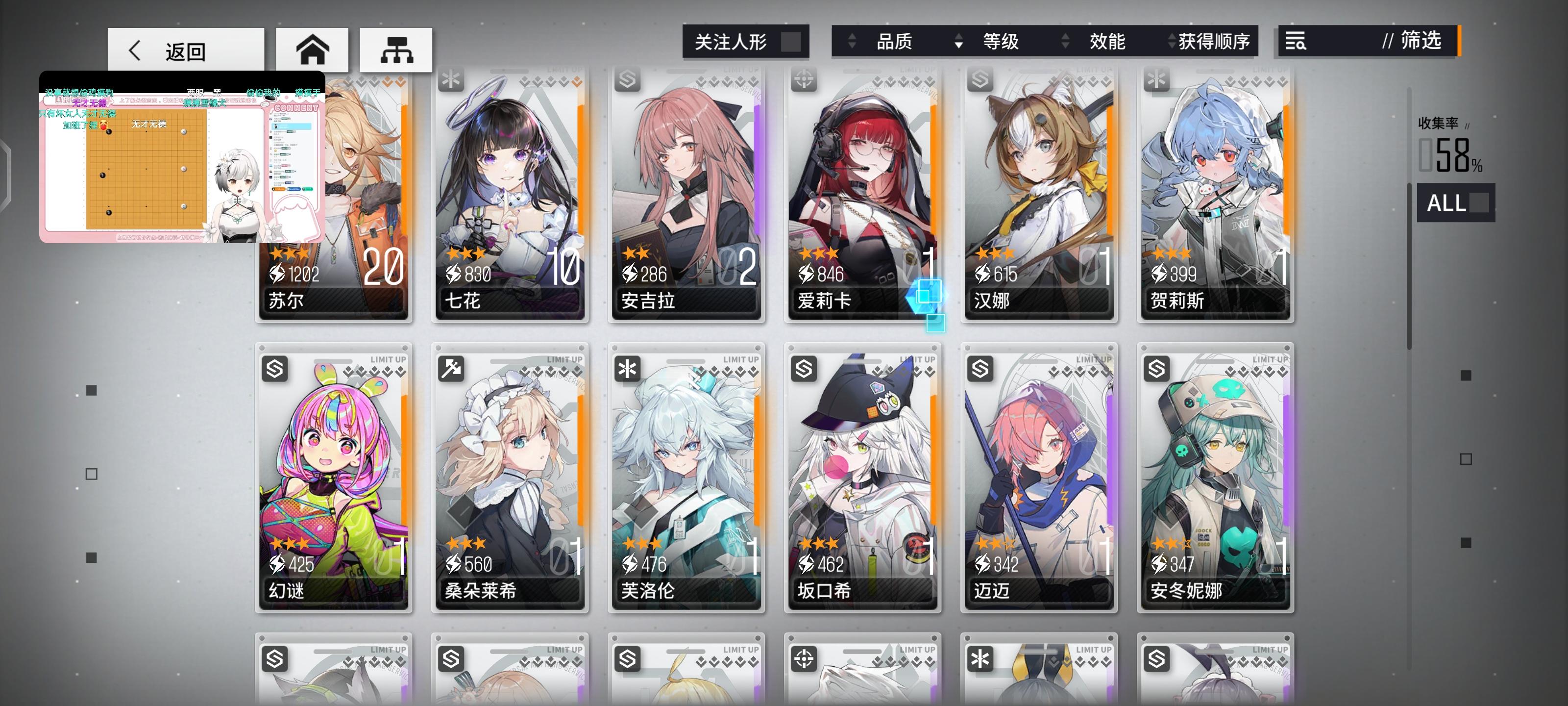Click the sort arrow beside 等级
The height and width of the screenshot is (706, 1568).
coord(960,41)
